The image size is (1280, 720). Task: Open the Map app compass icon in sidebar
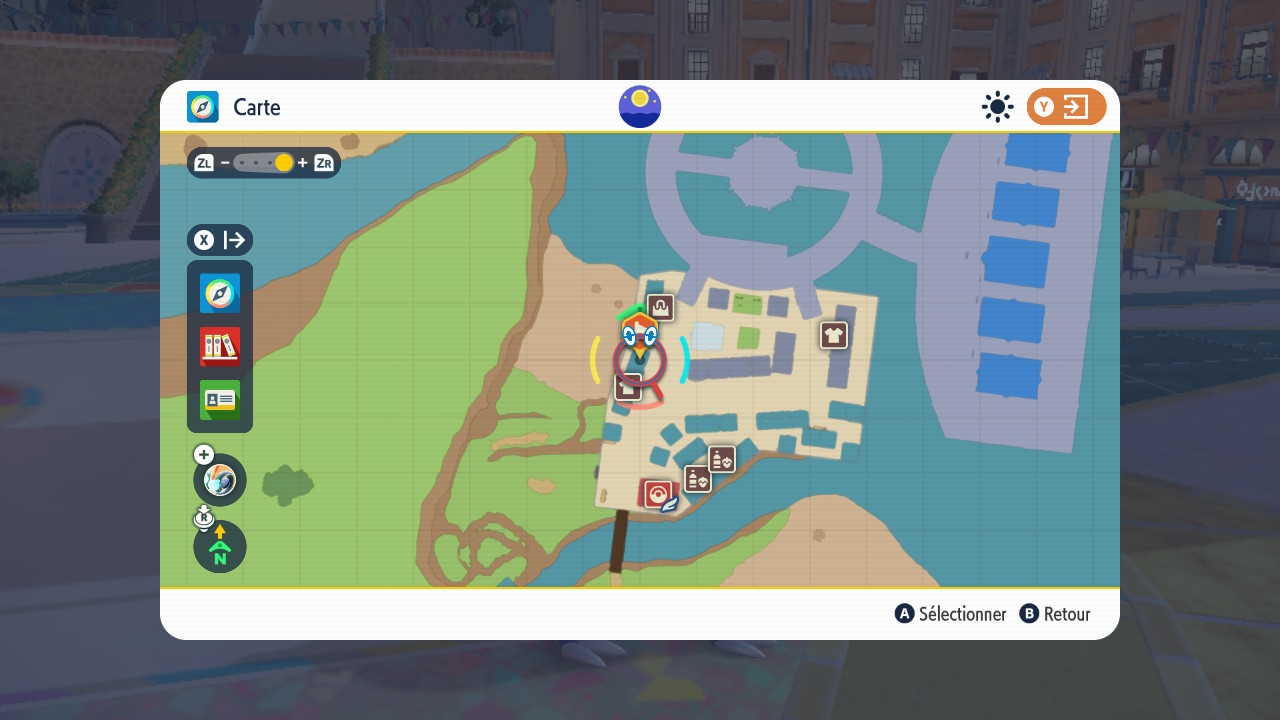pyautogui.click(x=219, y=294)
